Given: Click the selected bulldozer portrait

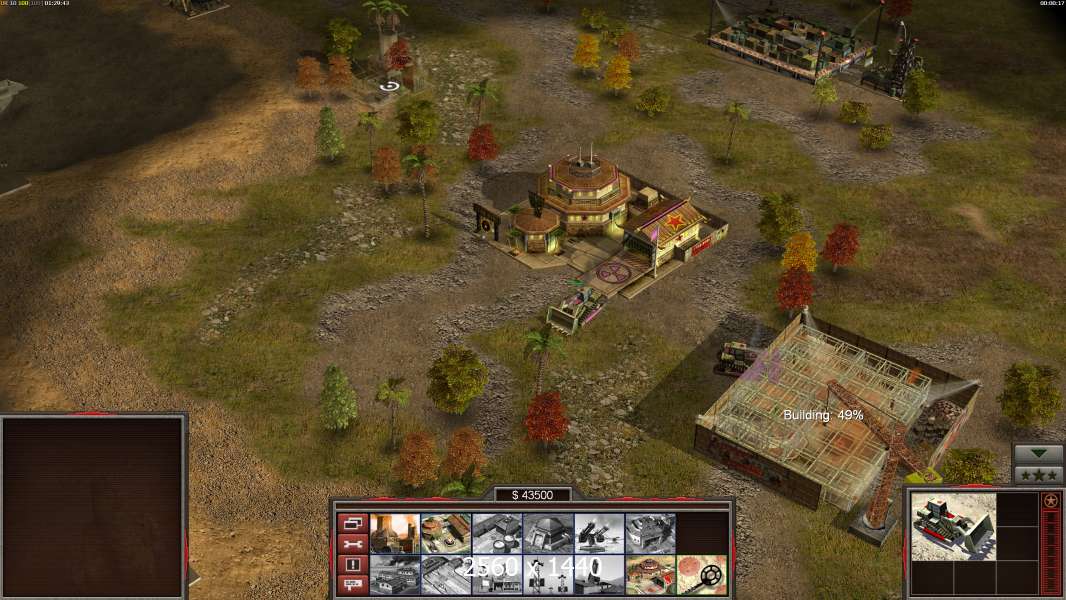Looking at the screenshot, I should [953, 526].
